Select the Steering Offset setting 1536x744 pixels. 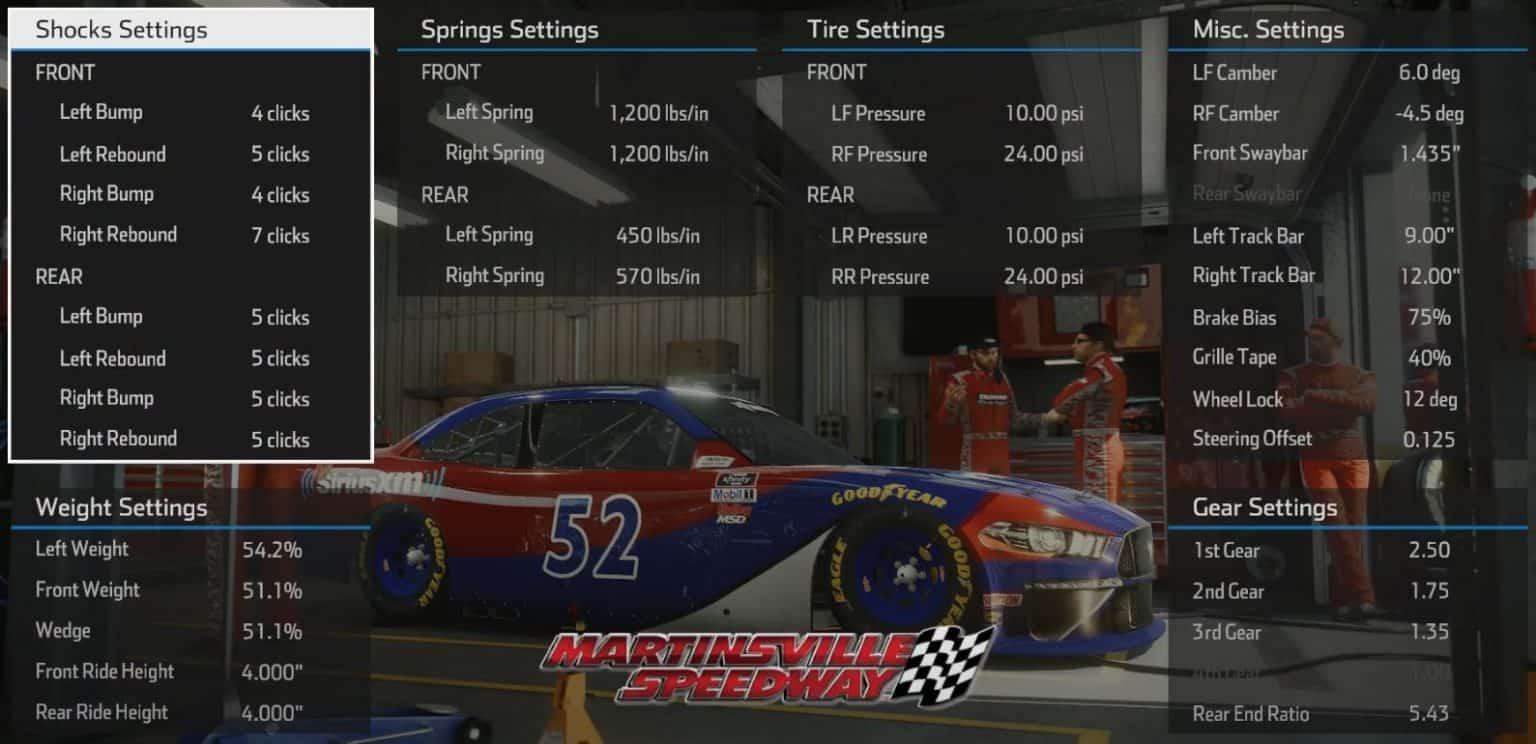(x=1253, y=438)
